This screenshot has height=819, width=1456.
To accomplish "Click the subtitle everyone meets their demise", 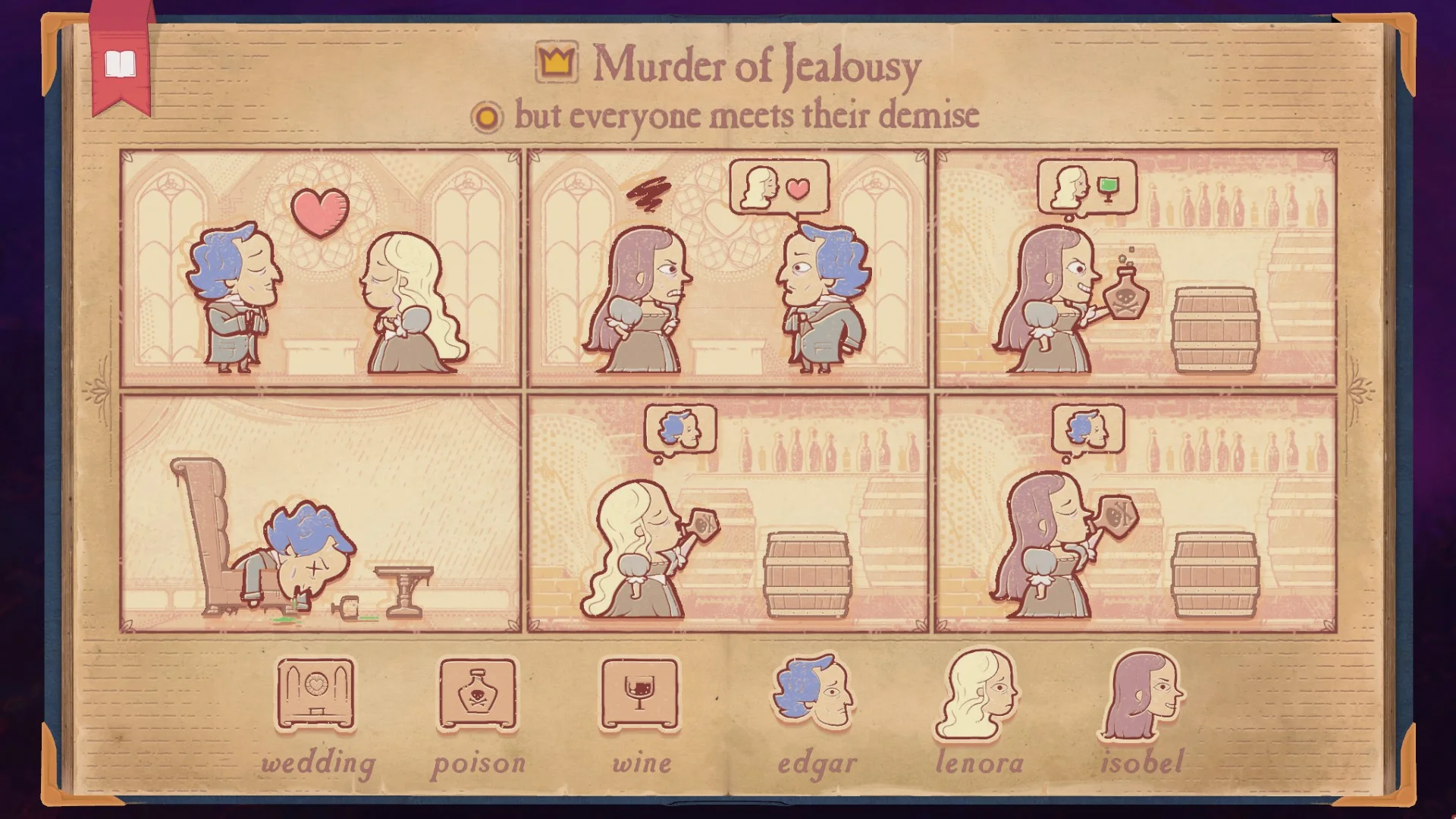I will (x=747, y=115).
